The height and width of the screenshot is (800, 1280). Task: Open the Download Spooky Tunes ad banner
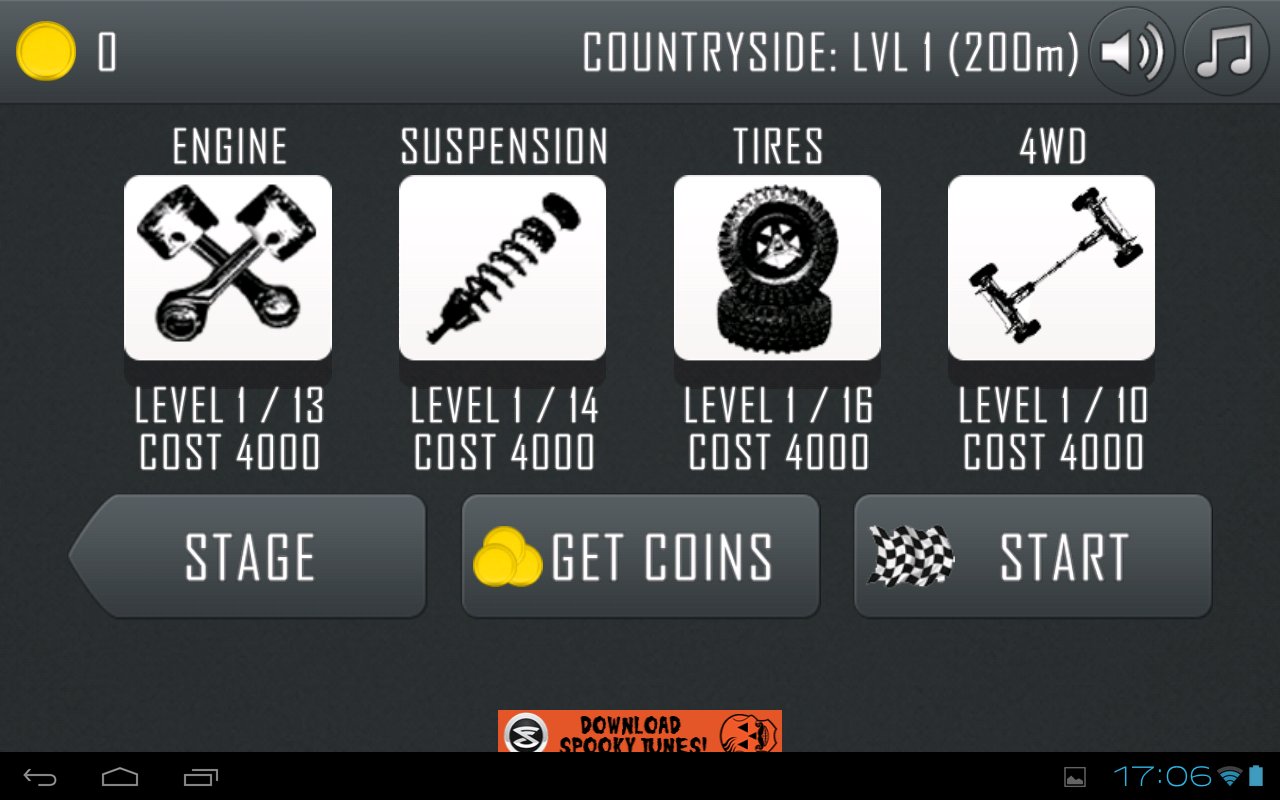[640, 731]
